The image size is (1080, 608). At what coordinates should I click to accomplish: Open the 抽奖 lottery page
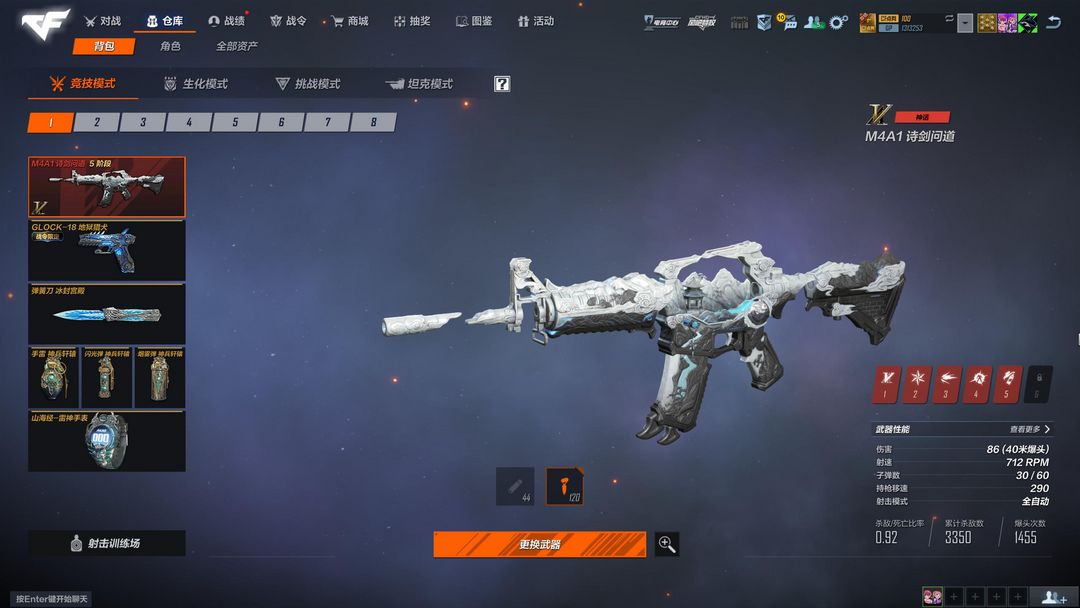[412, 21]
